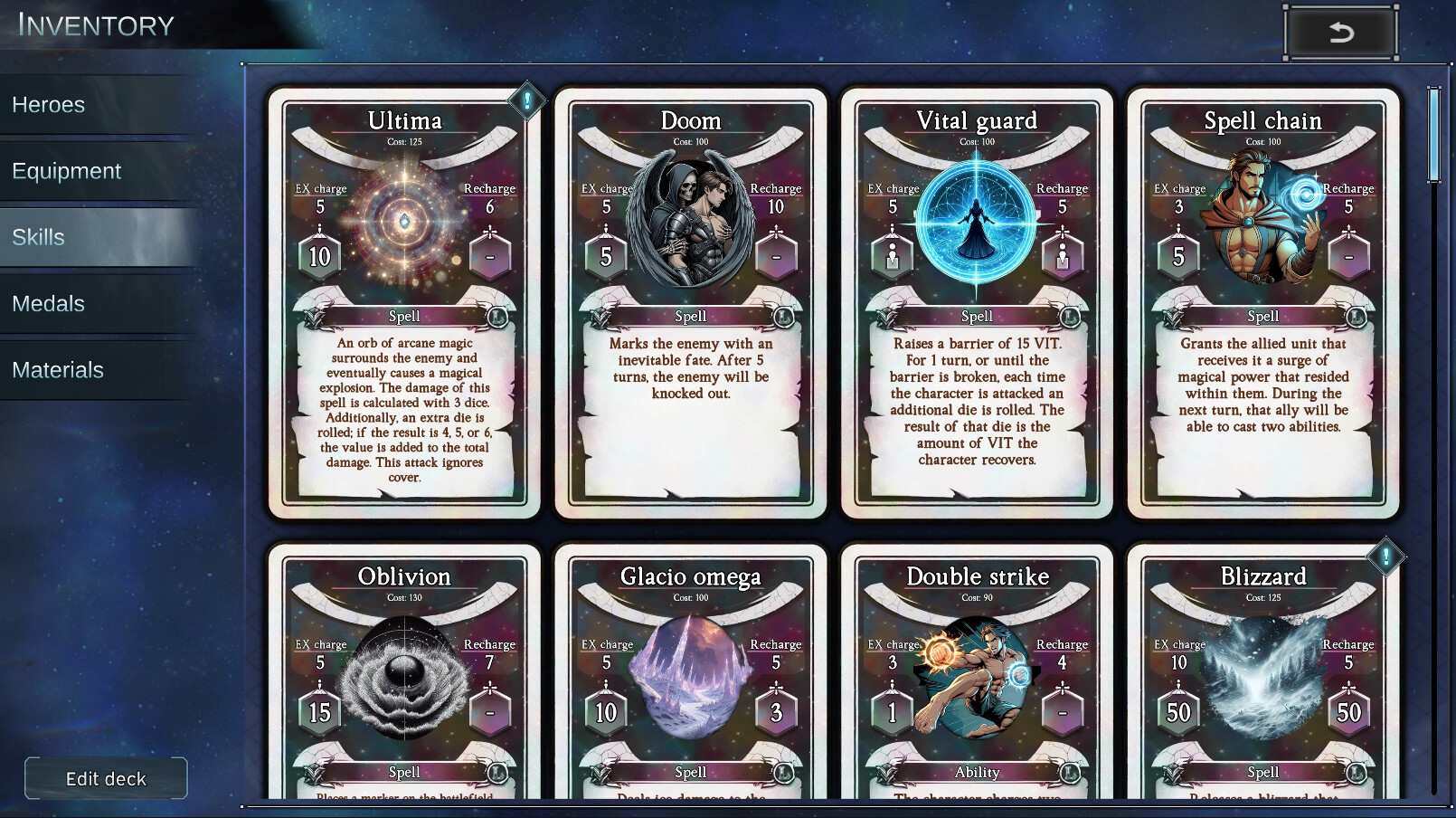Click Blizzard's Recharge hexagon showing 50
Image resolution: width=1456 pixels, height=818 pixels.
pyautogui.click(x=1347, y=711)
